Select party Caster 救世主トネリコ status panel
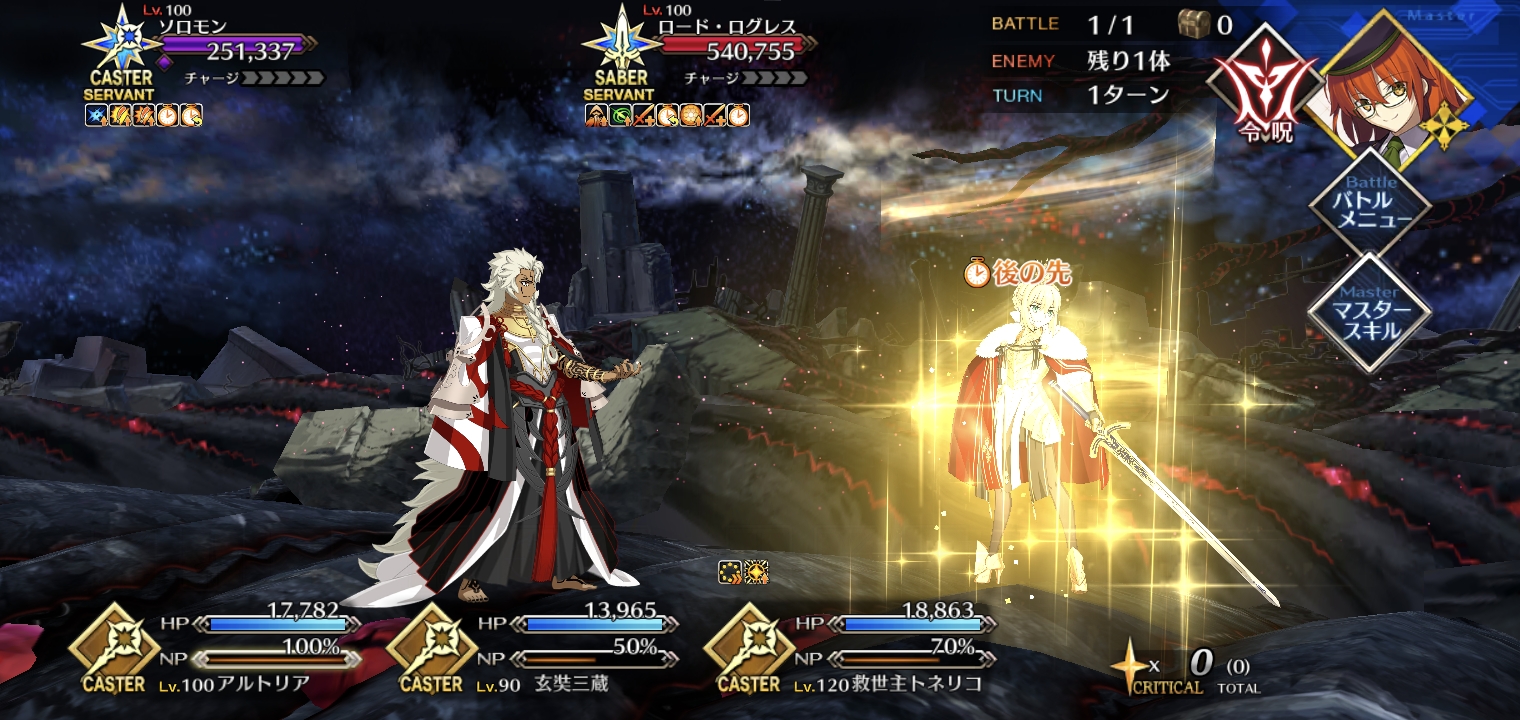Screen dimensions: 1520x720 [845, 649]
